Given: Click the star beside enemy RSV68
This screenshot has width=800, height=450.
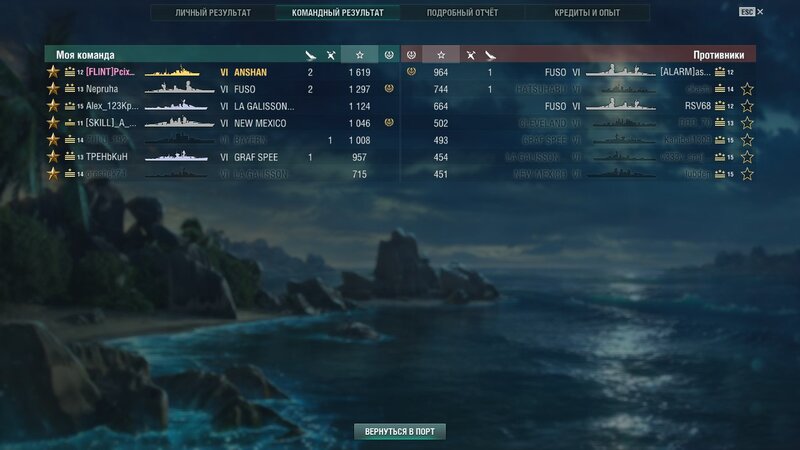Looking at the screenshot, I should pyautogui.click(x=747, y=106).
